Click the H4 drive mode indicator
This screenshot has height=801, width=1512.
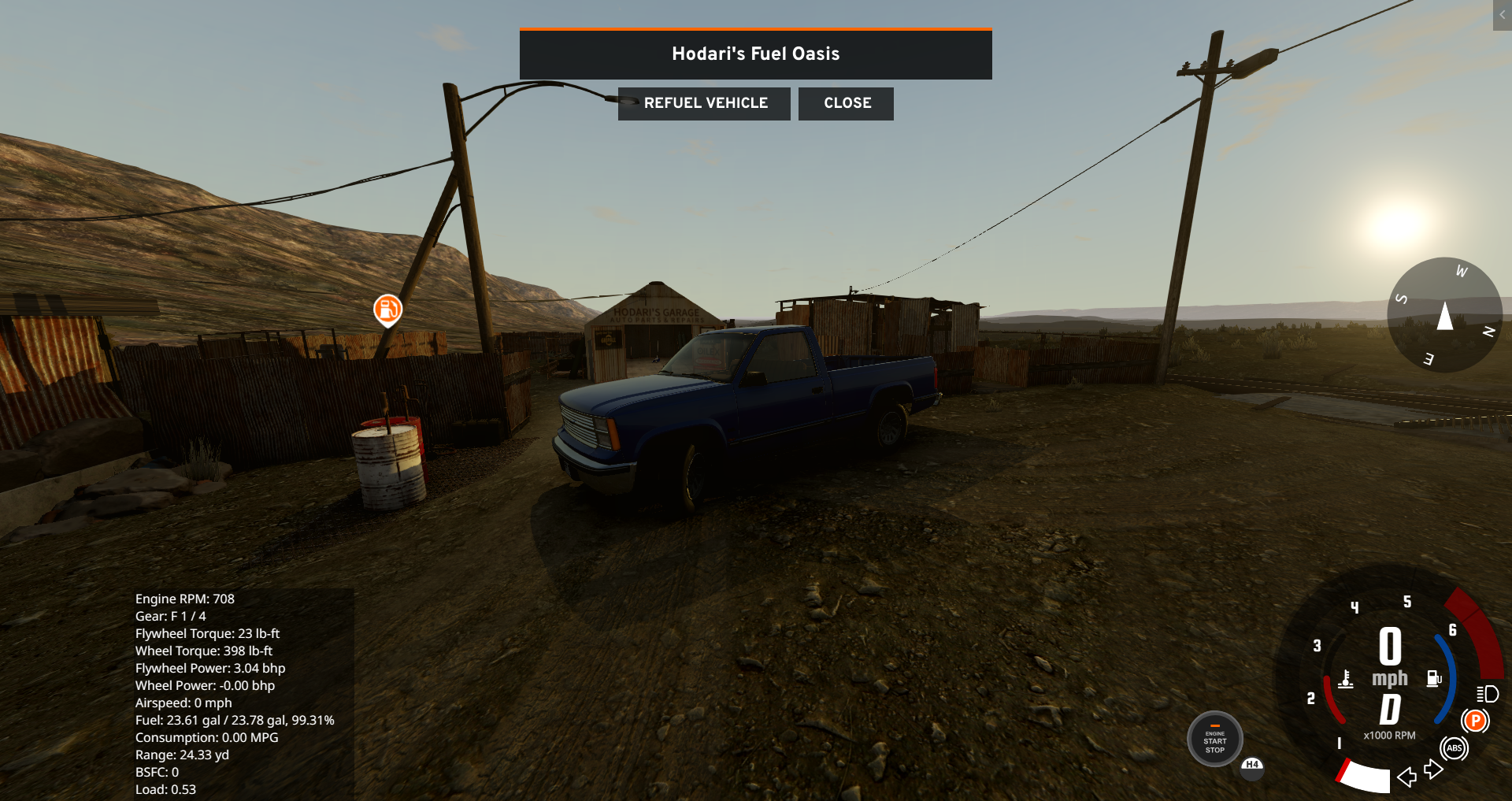point(1252,765)
